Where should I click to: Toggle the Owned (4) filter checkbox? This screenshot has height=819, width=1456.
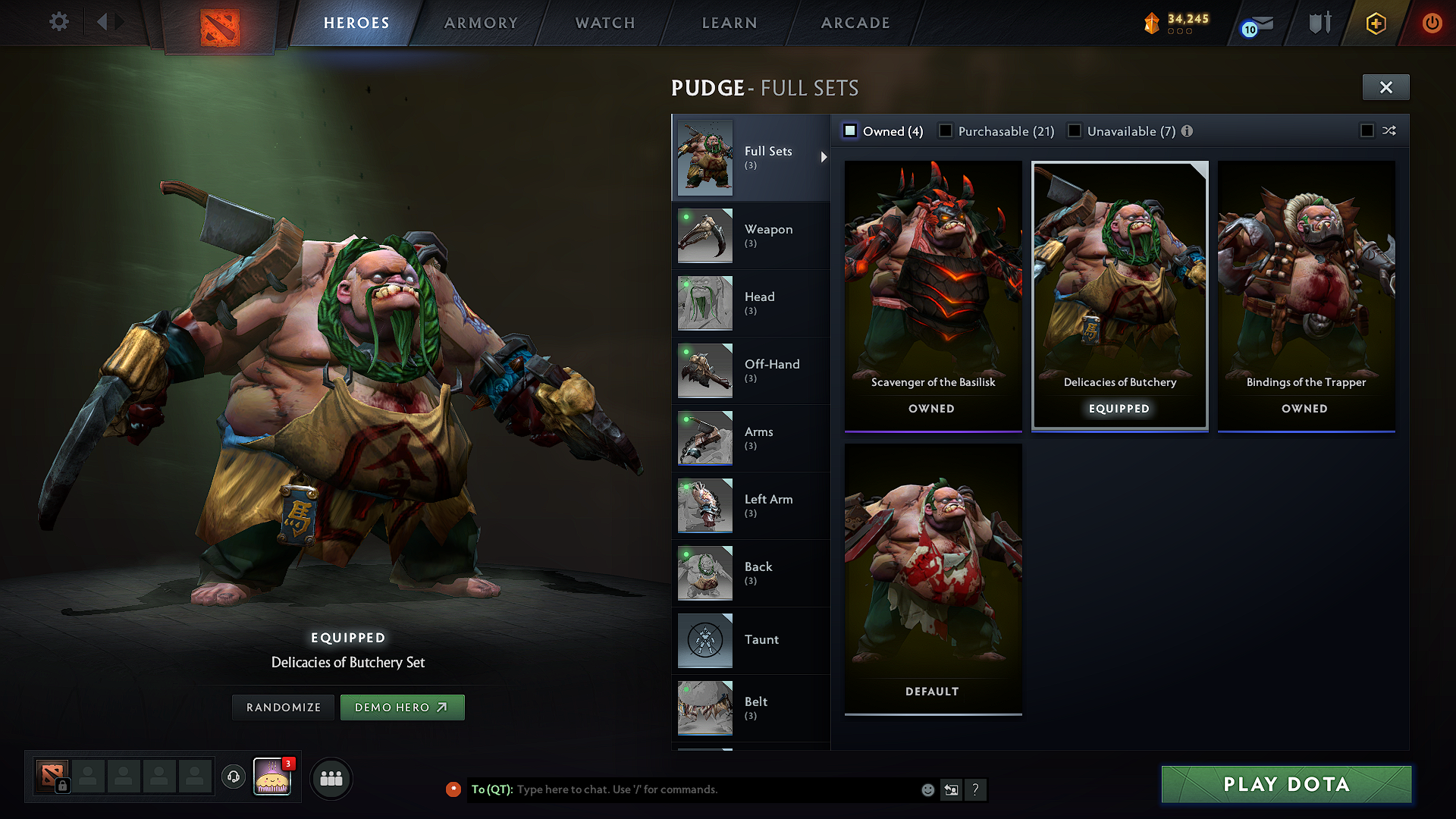(x=850, y=130)
